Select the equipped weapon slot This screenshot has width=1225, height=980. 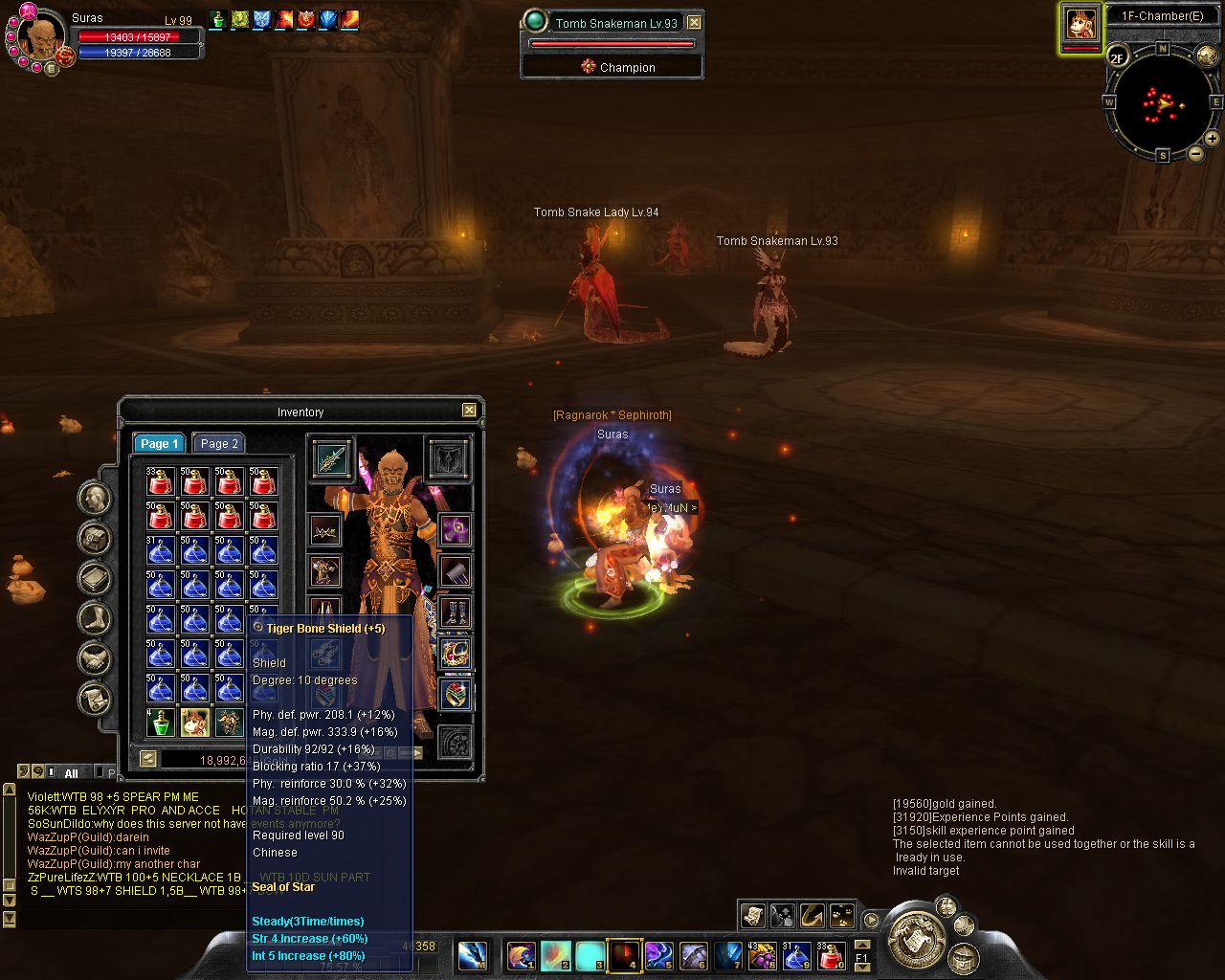[331, 460]
